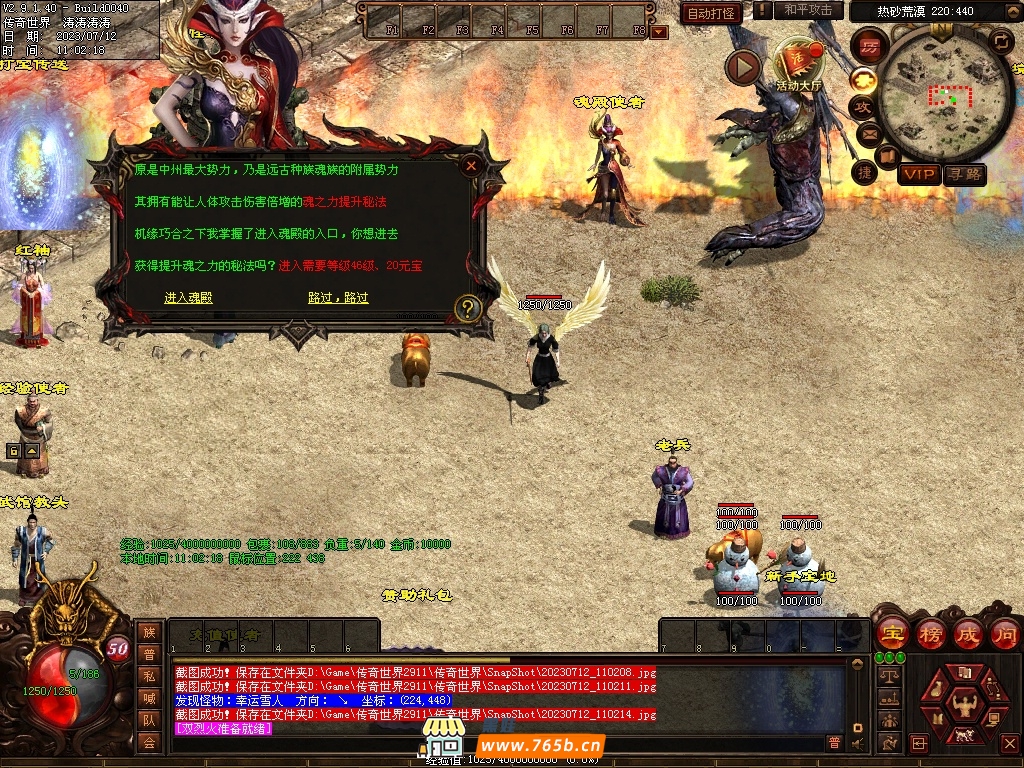Activate 寻路 pathfinding button
Image resolution: width=1024 pixels, height=768 pixels.
pyautogui.click(x=964, y=174)
